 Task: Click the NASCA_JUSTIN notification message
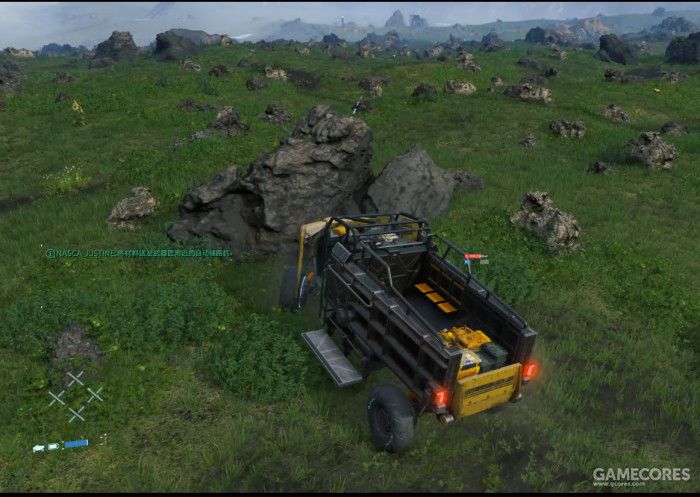[x=138, y=254]
